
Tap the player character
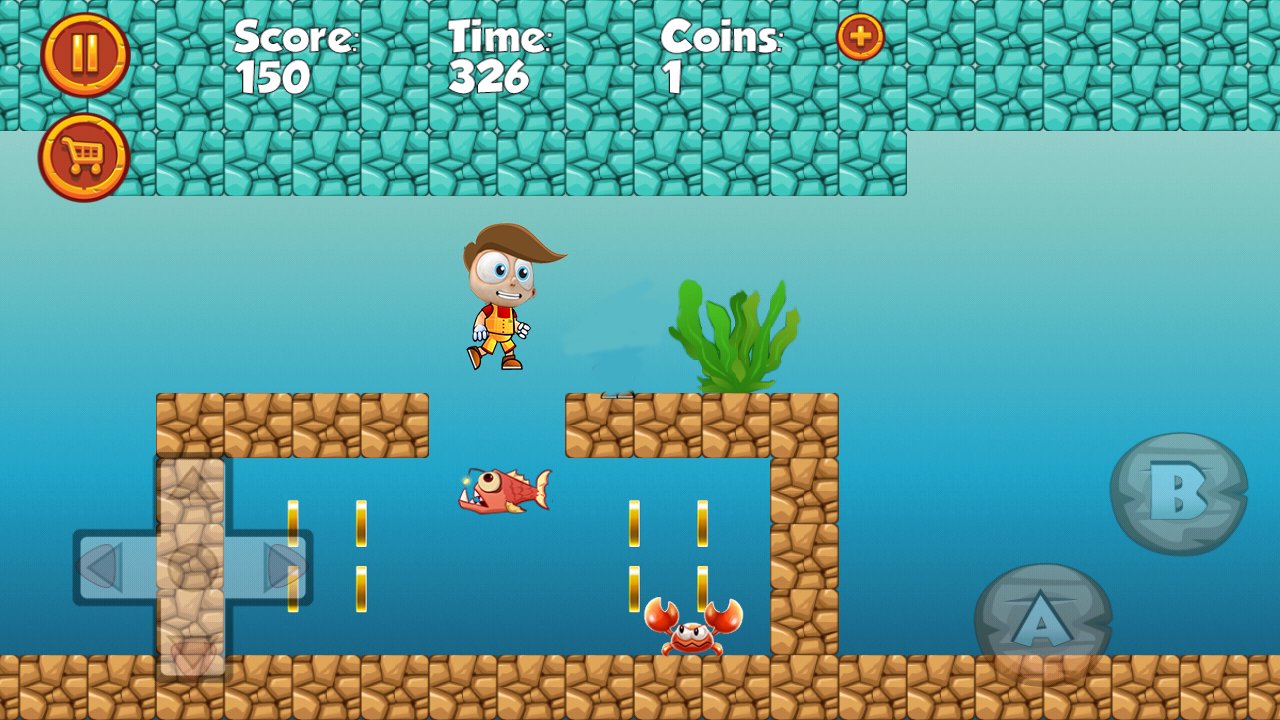click(505, 300)
